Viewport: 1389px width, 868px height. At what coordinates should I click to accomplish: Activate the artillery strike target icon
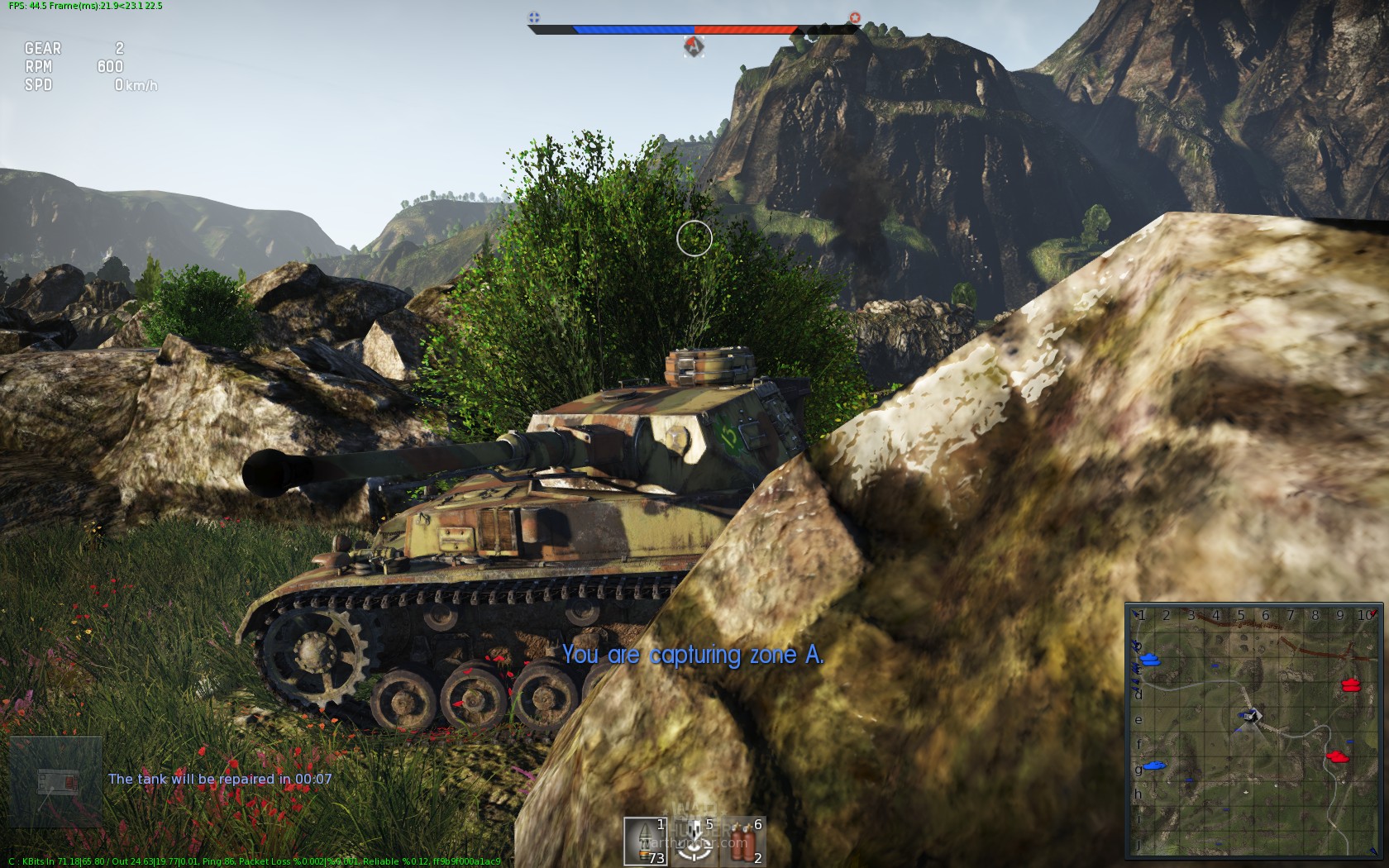point(694,841)
